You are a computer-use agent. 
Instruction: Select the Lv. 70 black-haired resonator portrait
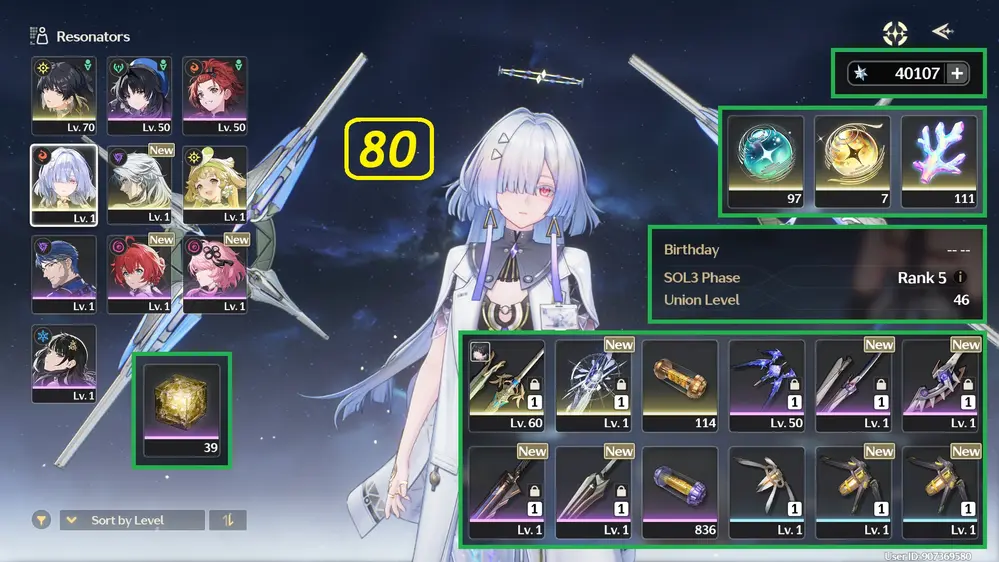64,95
